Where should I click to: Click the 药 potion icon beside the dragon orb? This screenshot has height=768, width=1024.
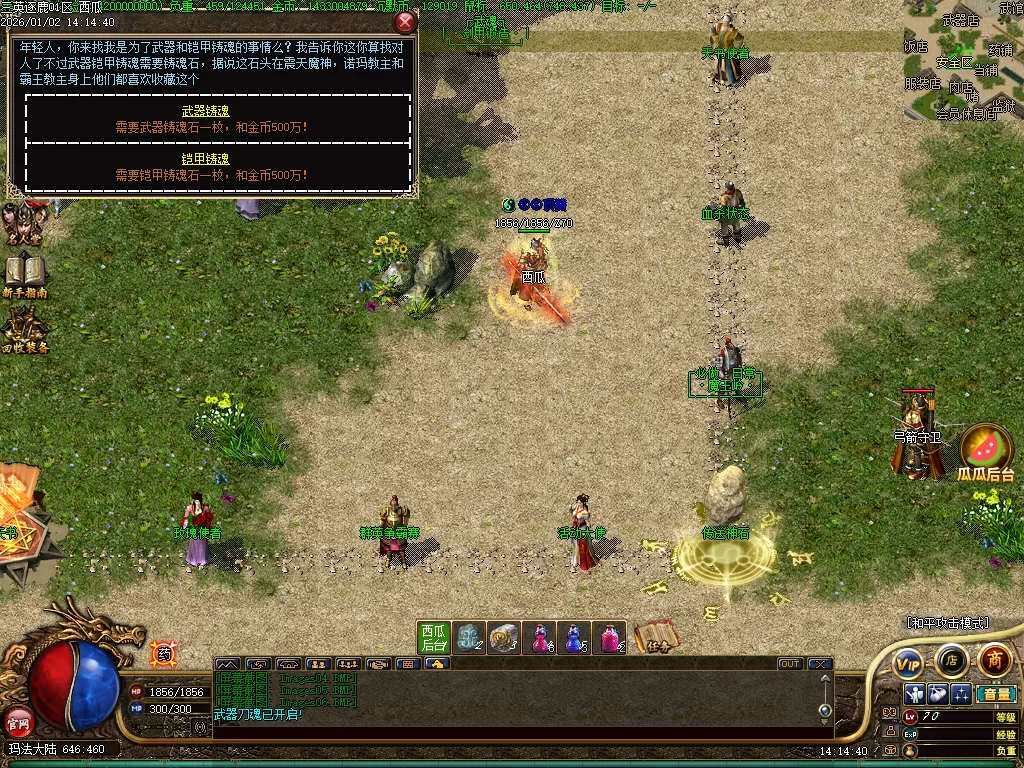(x=162, y=653)
